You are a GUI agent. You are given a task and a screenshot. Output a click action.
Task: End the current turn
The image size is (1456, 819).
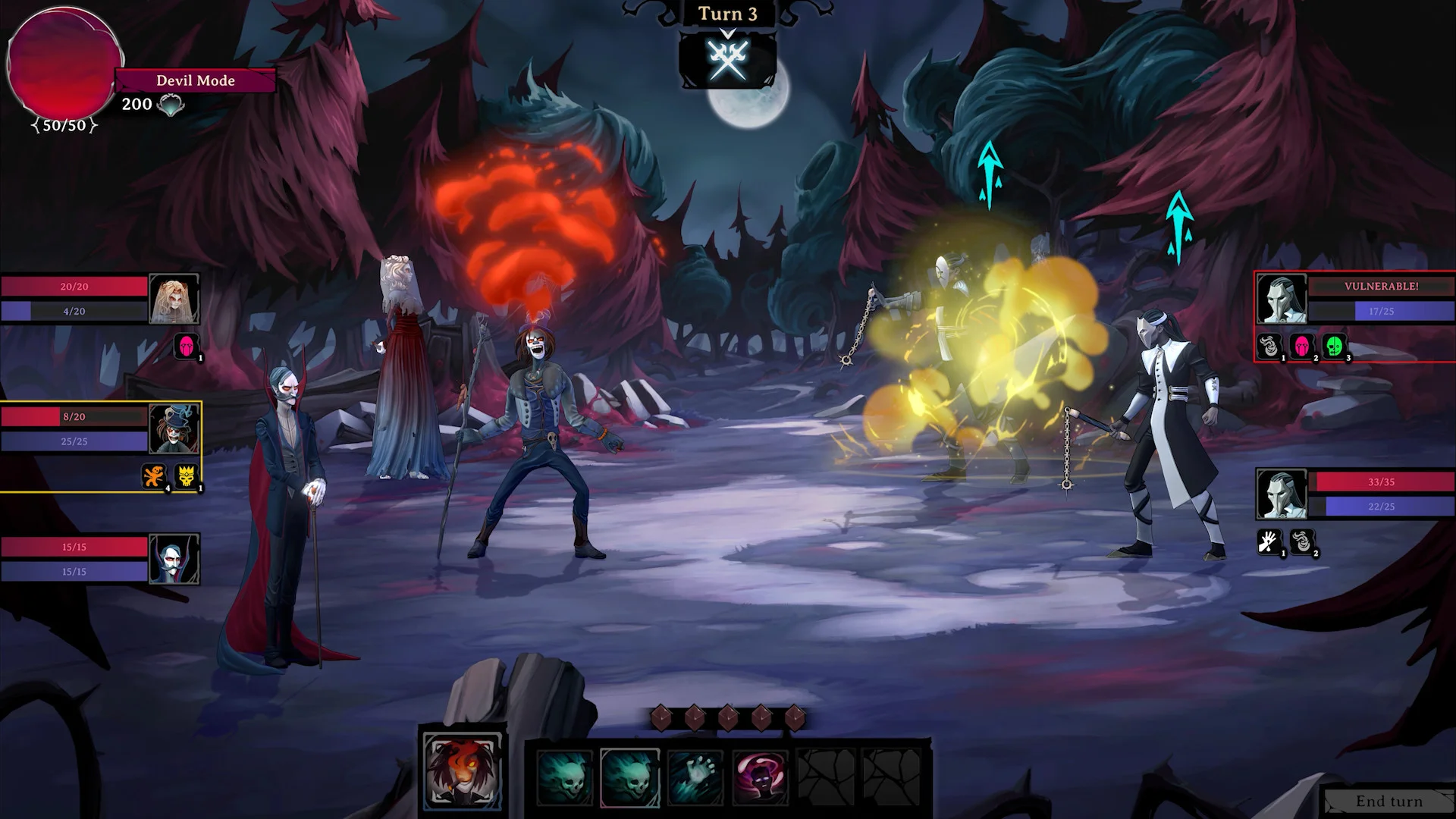click(x=1389, y=802)
